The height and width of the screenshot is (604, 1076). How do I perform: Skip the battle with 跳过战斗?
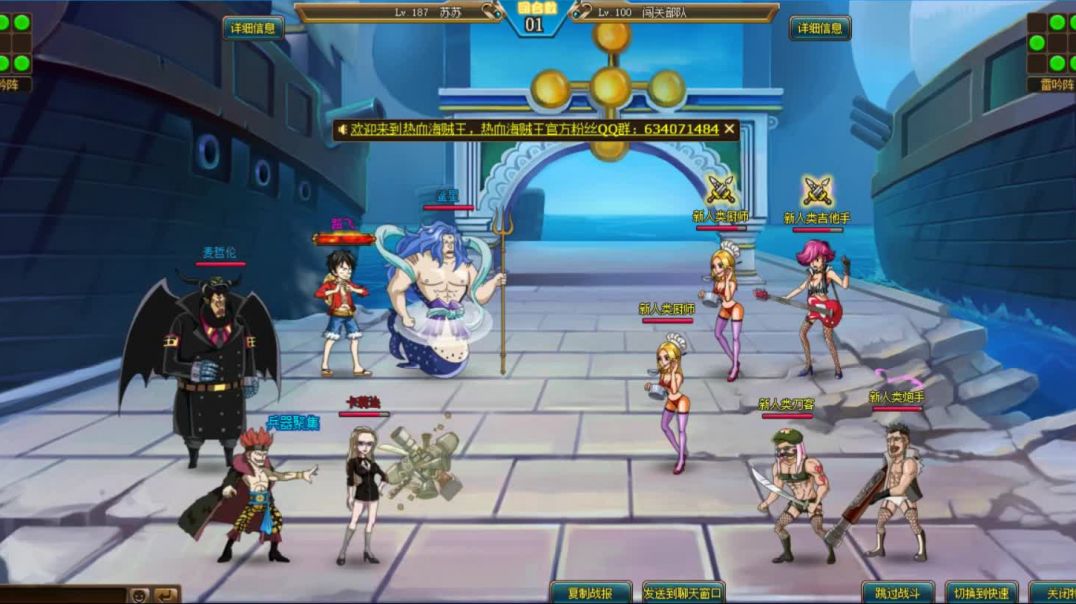click(898, 593)
